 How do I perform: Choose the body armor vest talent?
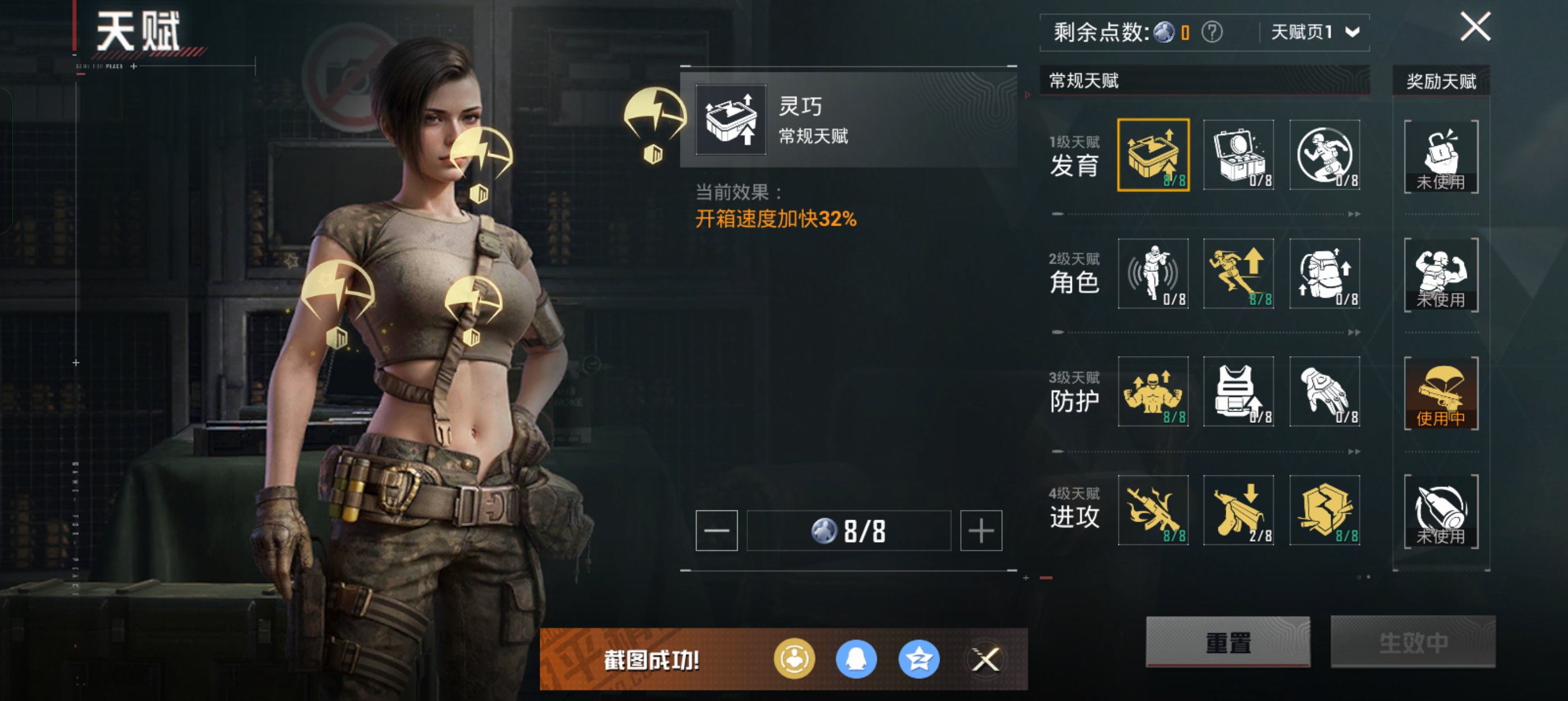(x=1238, y=392)
